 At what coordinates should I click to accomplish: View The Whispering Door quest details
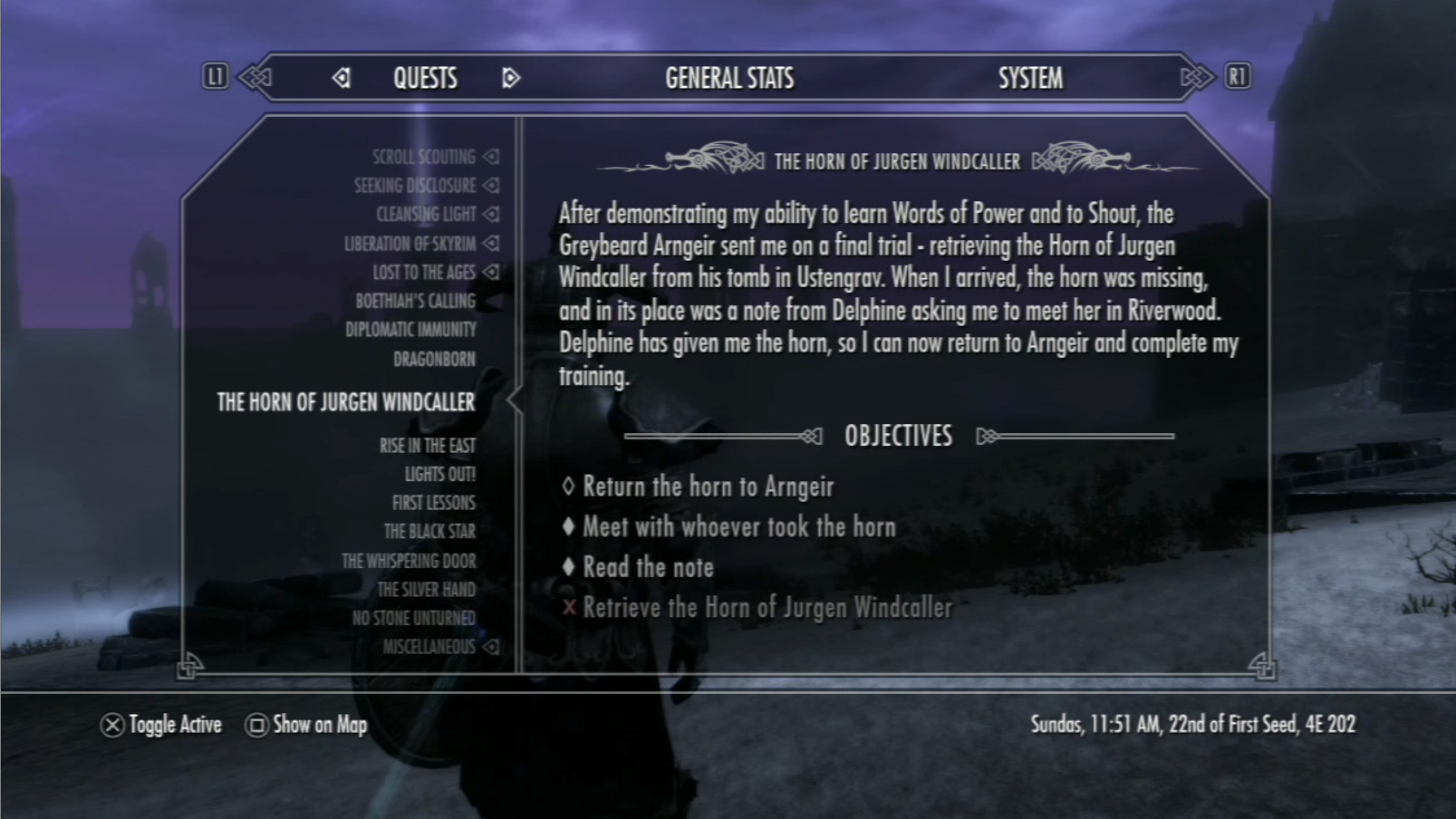click(409, 561)
